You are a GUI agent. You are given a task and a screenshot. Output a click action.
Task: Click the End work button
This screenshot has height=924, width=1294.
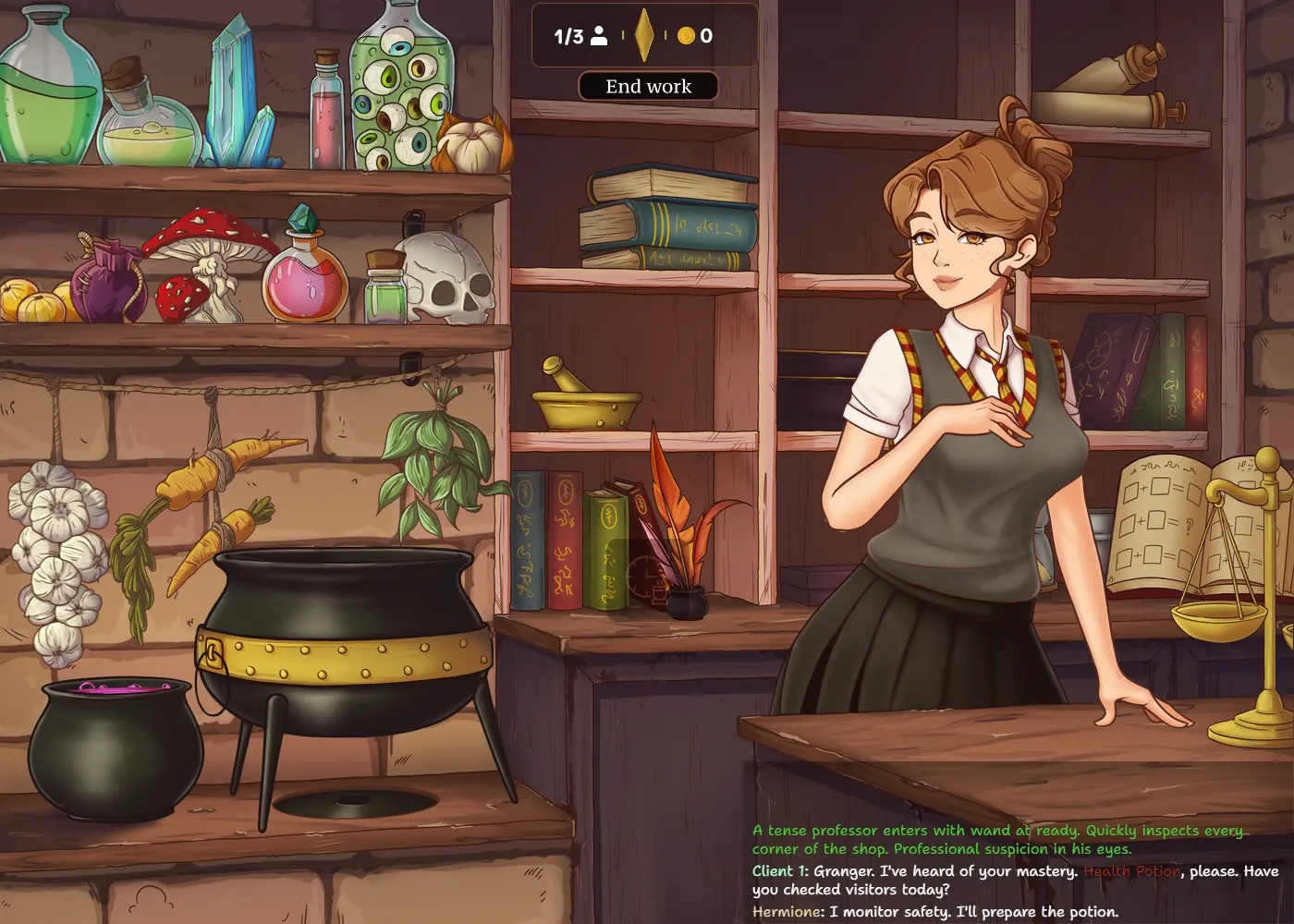648,87
